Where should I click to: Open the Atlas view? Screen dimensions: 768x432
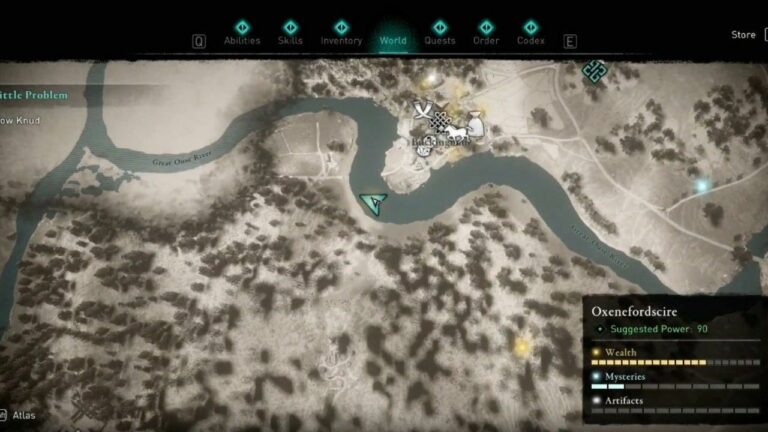[x=18, y=413]
